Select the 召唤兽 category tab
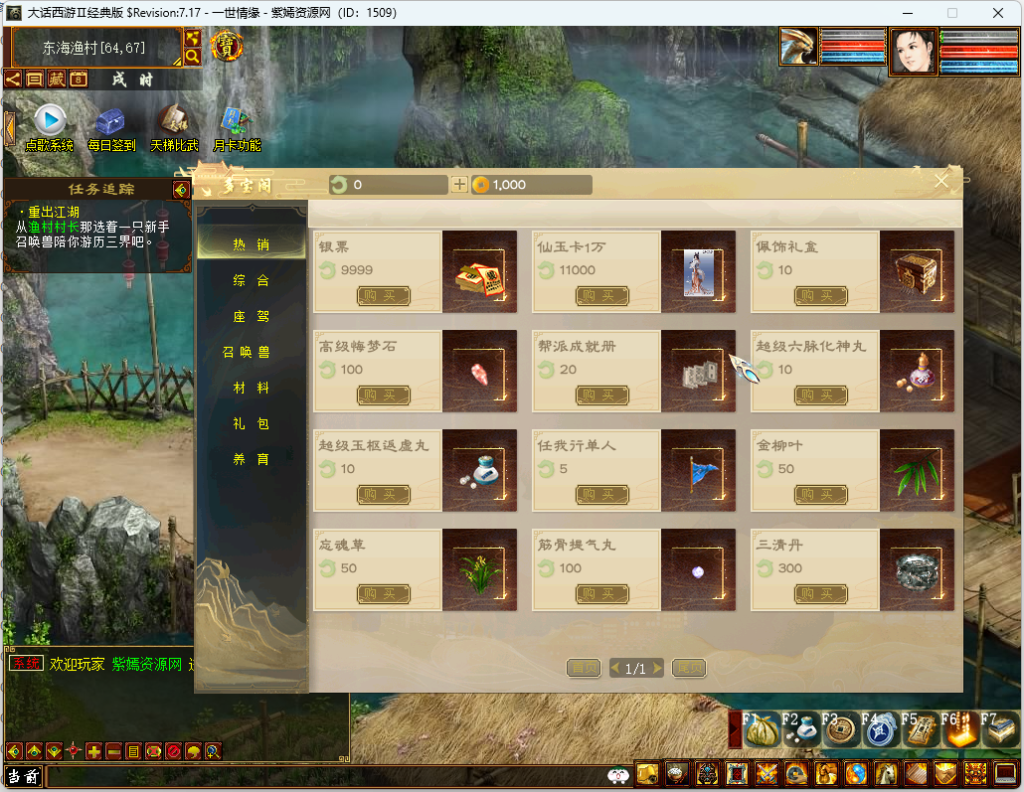1024x792 pixels. click(246, 352)
